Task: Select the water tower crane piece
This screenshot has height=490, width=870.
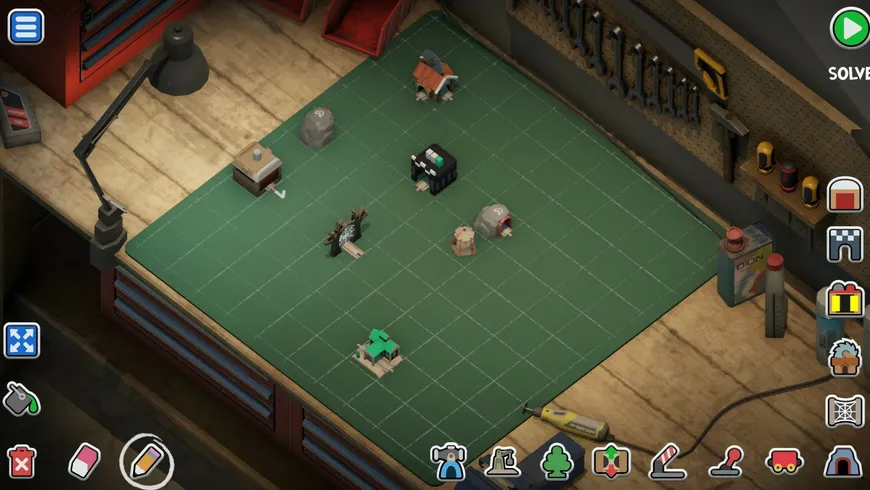Action: click(x=502, y=461)
